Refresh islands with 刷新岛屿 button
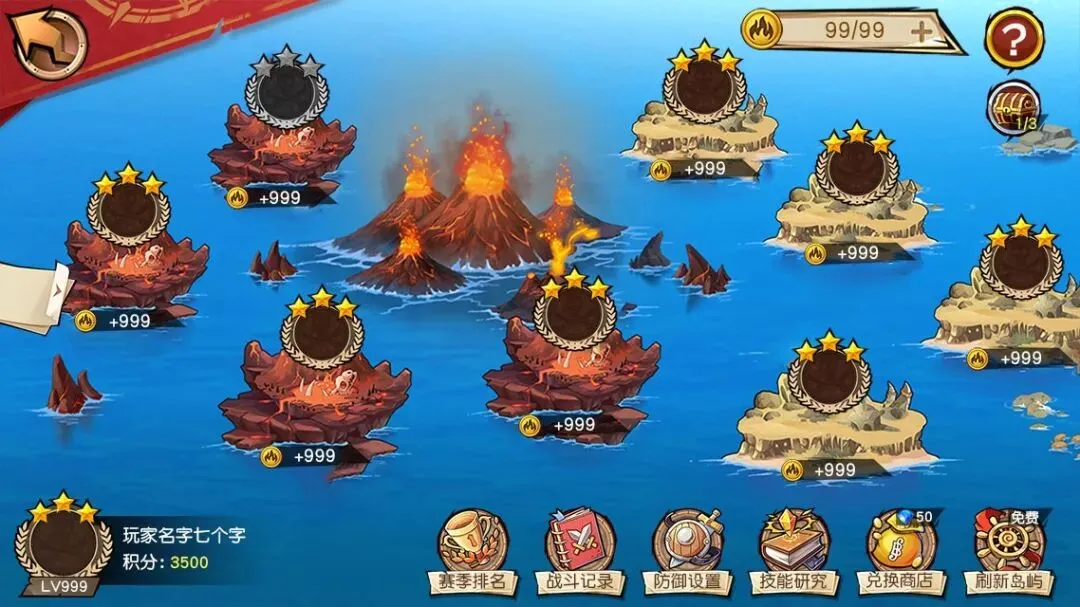Screen dimensions: 1080x607 [x=1009, y=552]
